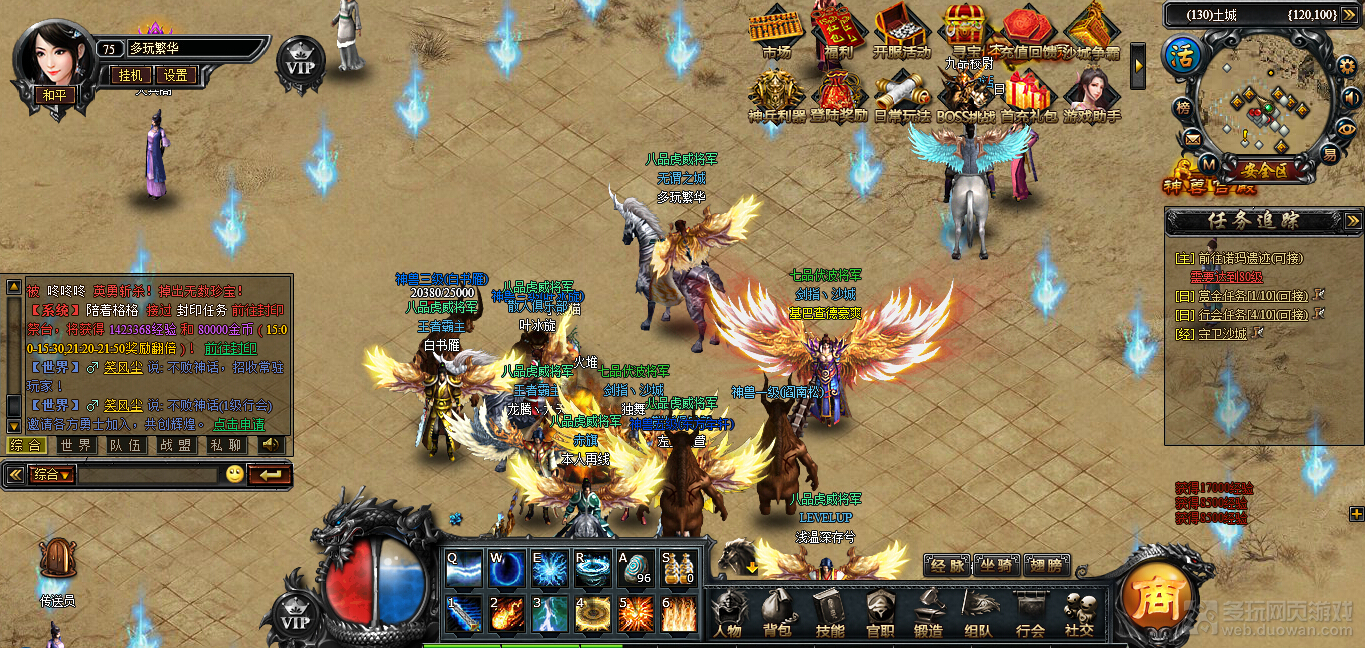Activate the fireball skill in slot 2
Viewport: 1365px width, 648px height.
(x=506, y=613)
